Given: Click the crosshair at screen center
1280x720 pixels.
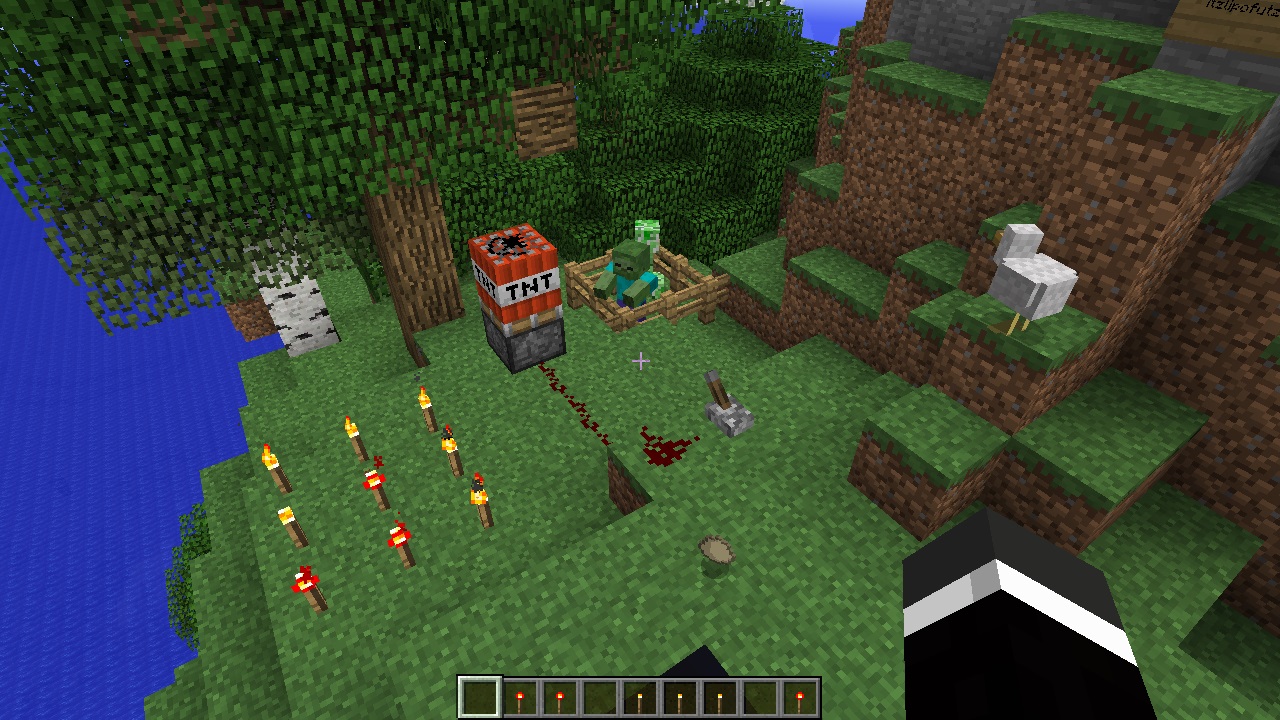Looking at the screenshot, I should [x=640, y=360].
